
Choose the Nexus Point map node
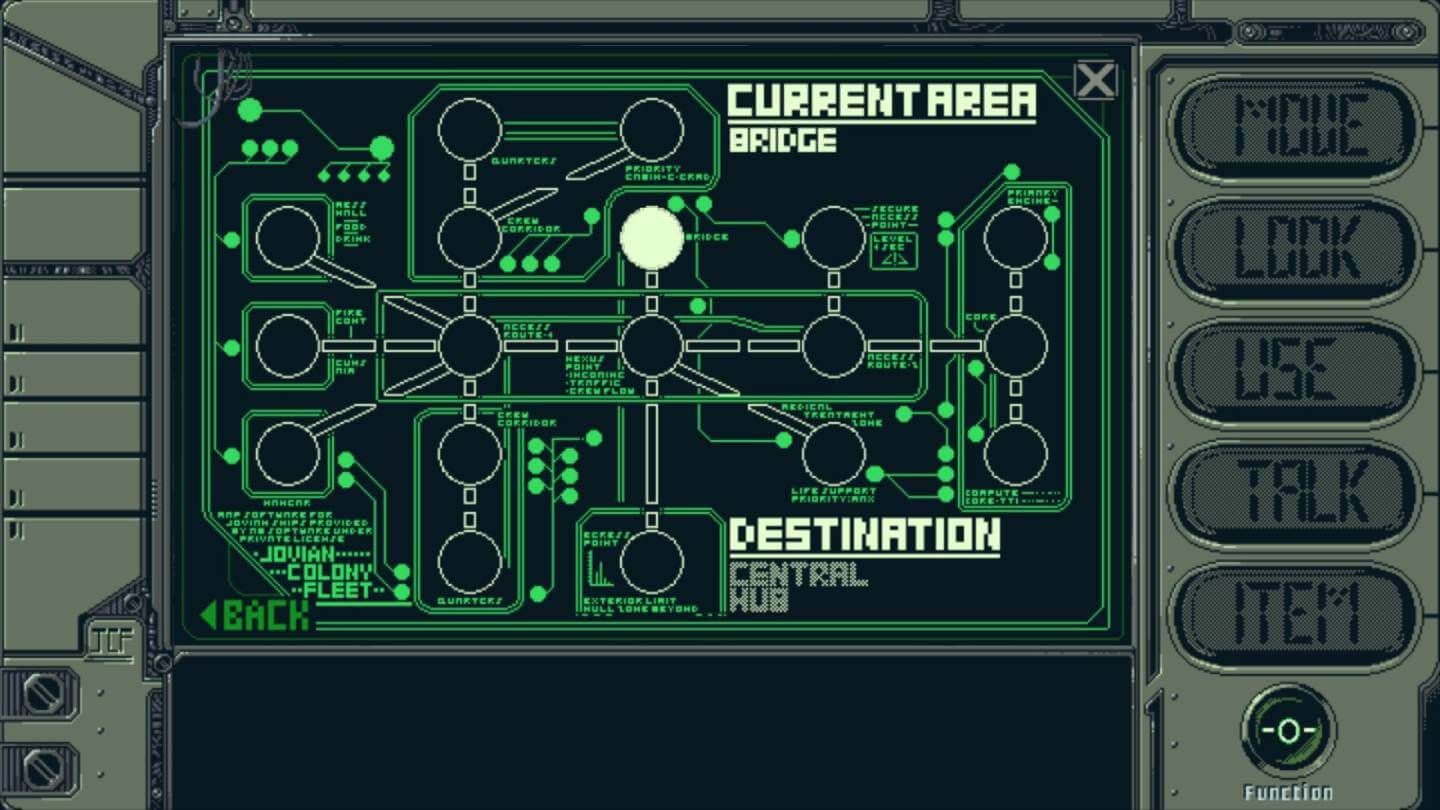pos(652,346)
